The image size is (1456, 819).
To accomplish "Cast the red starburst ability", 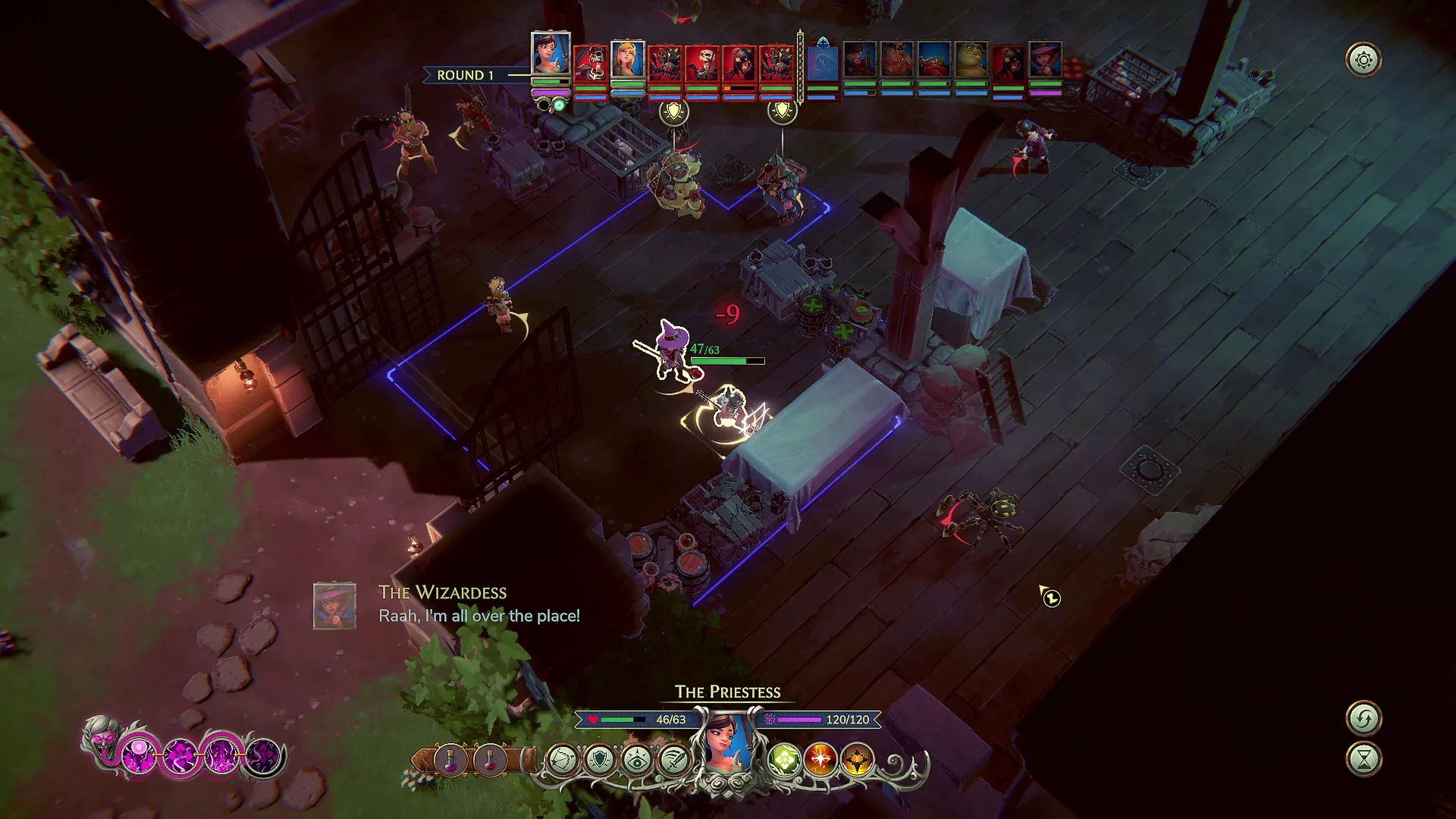I will click(821, 759).
